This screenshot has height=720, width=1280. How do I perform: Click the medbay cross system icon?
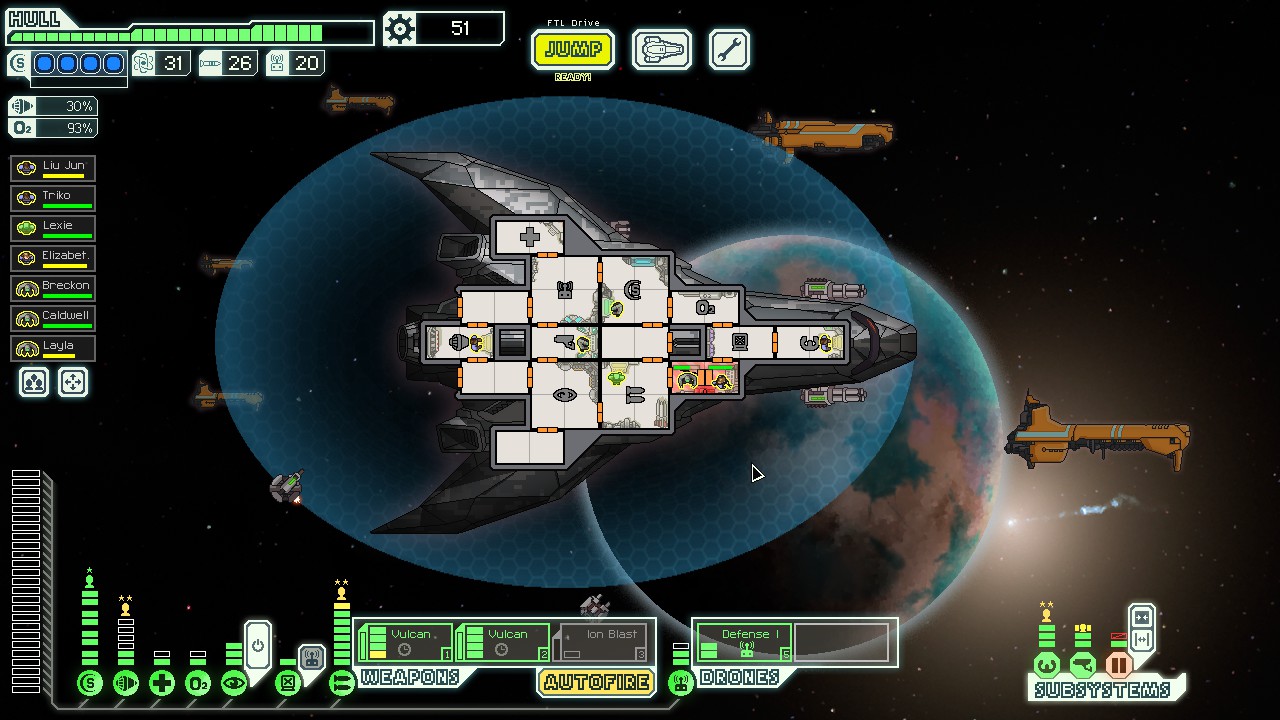pyautogui.click(x=162, y=684)
